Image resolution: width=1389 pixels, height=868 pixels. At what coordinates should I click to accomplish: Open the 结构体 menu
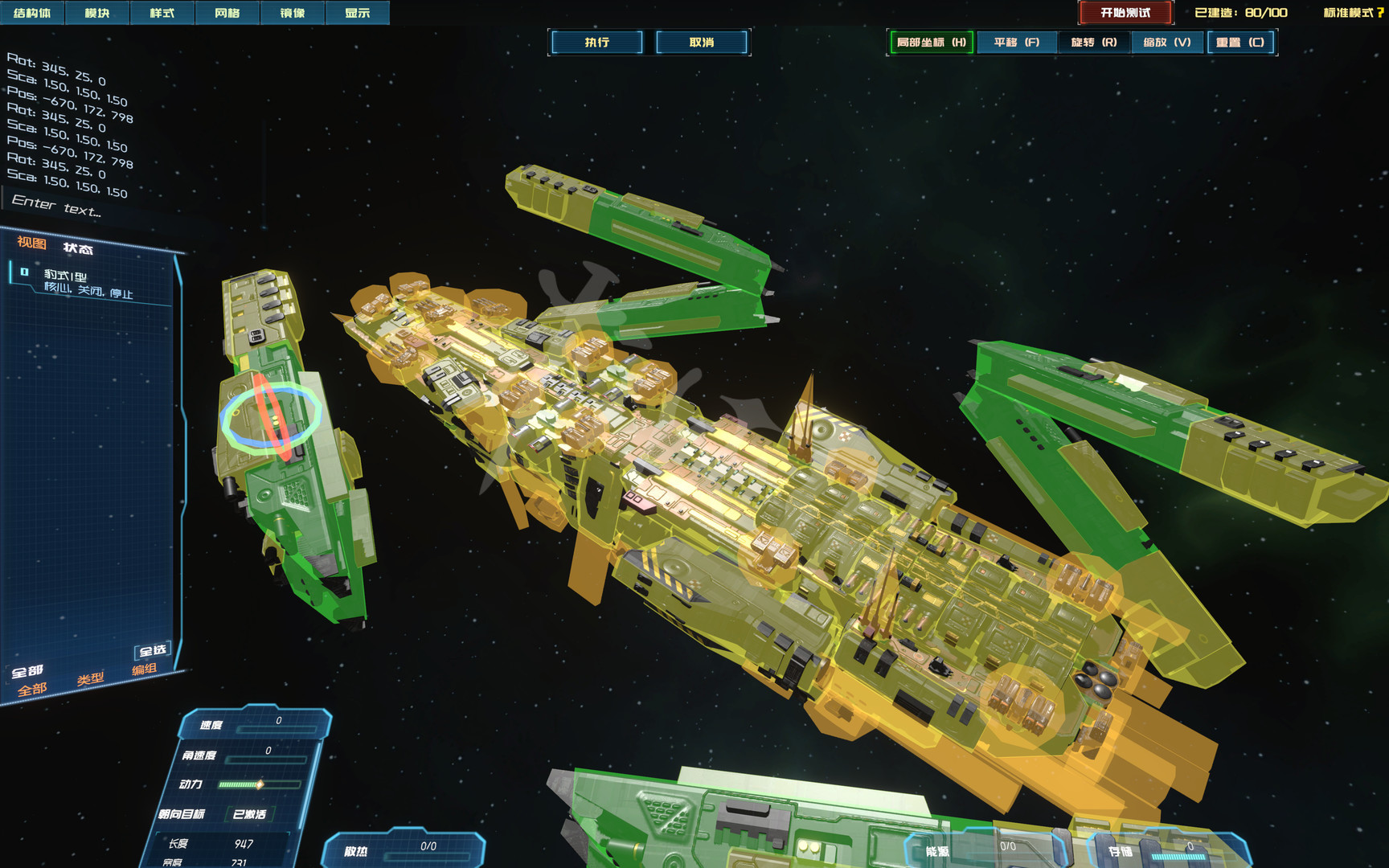click(x=32, y=13)
